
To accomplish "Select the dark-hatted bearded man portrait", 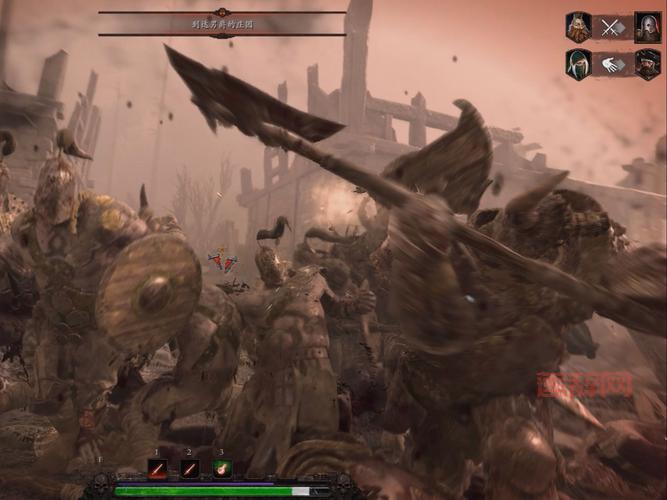I will click(x=646, y=65).
